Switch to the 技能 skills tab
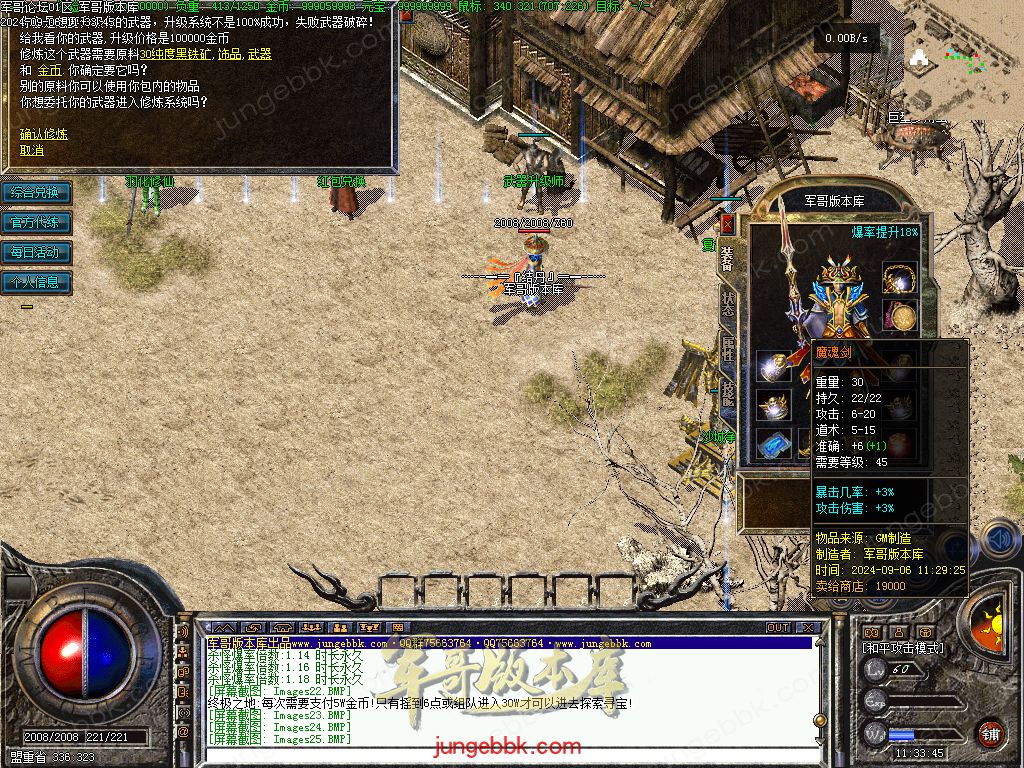This screenshot has width=1024, height=768. point(727,397)
